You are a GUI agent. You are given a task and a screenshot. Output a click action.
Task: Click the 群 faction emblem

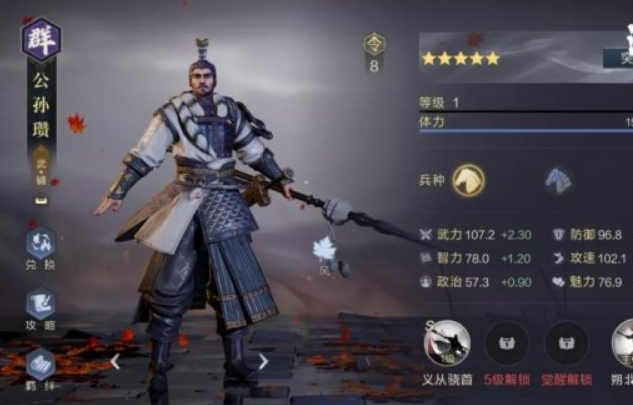41,40
